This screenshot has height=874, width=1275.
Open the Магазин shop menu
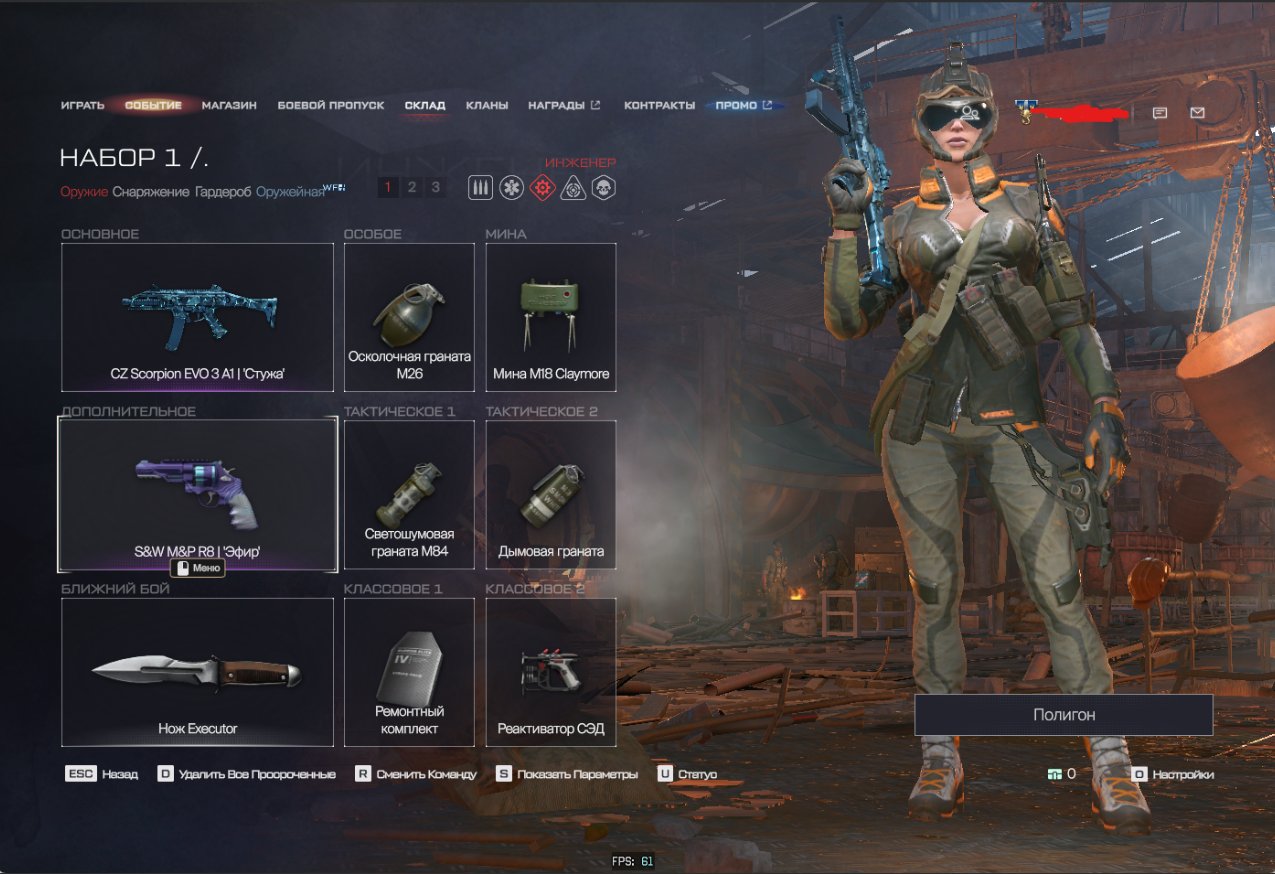(x=229, y=105)
